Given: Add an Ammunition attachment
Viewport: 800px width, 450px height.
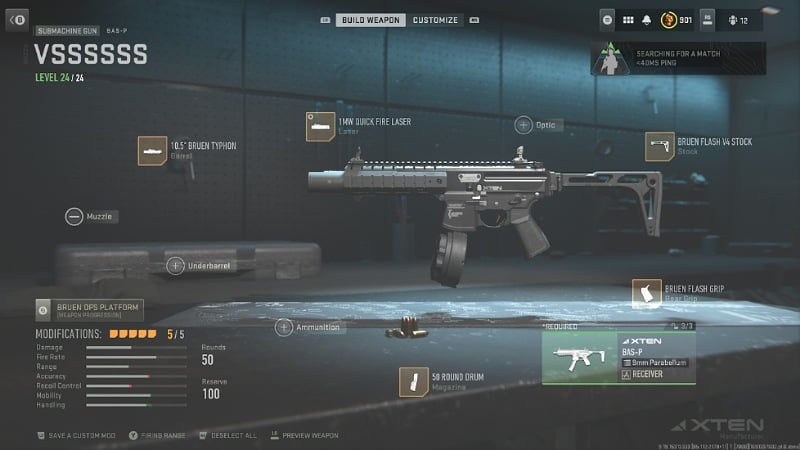Looking at the screenshot, I should point(284,327).
